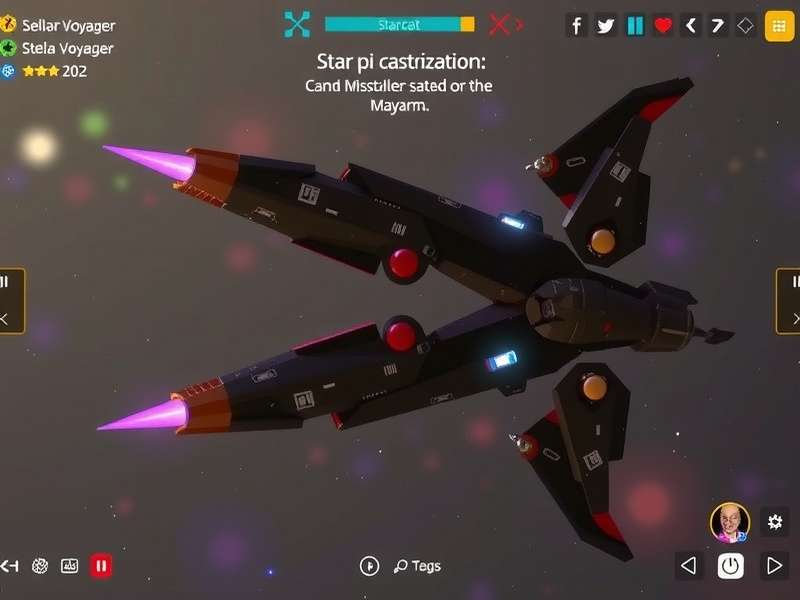The image size is (800, 600).
Task: Click the red heart favorite icon
Action: click(663, 26)
